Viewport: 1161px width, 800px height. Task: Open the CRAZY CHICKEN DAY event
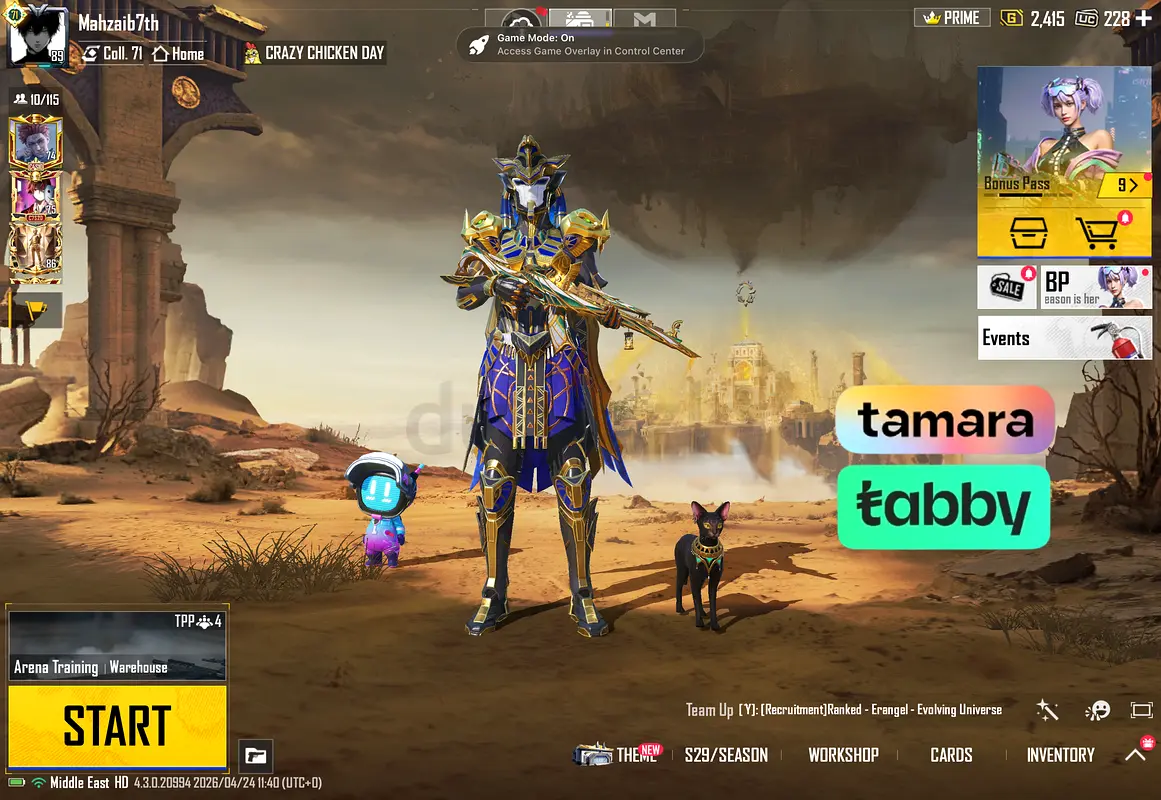315,53
